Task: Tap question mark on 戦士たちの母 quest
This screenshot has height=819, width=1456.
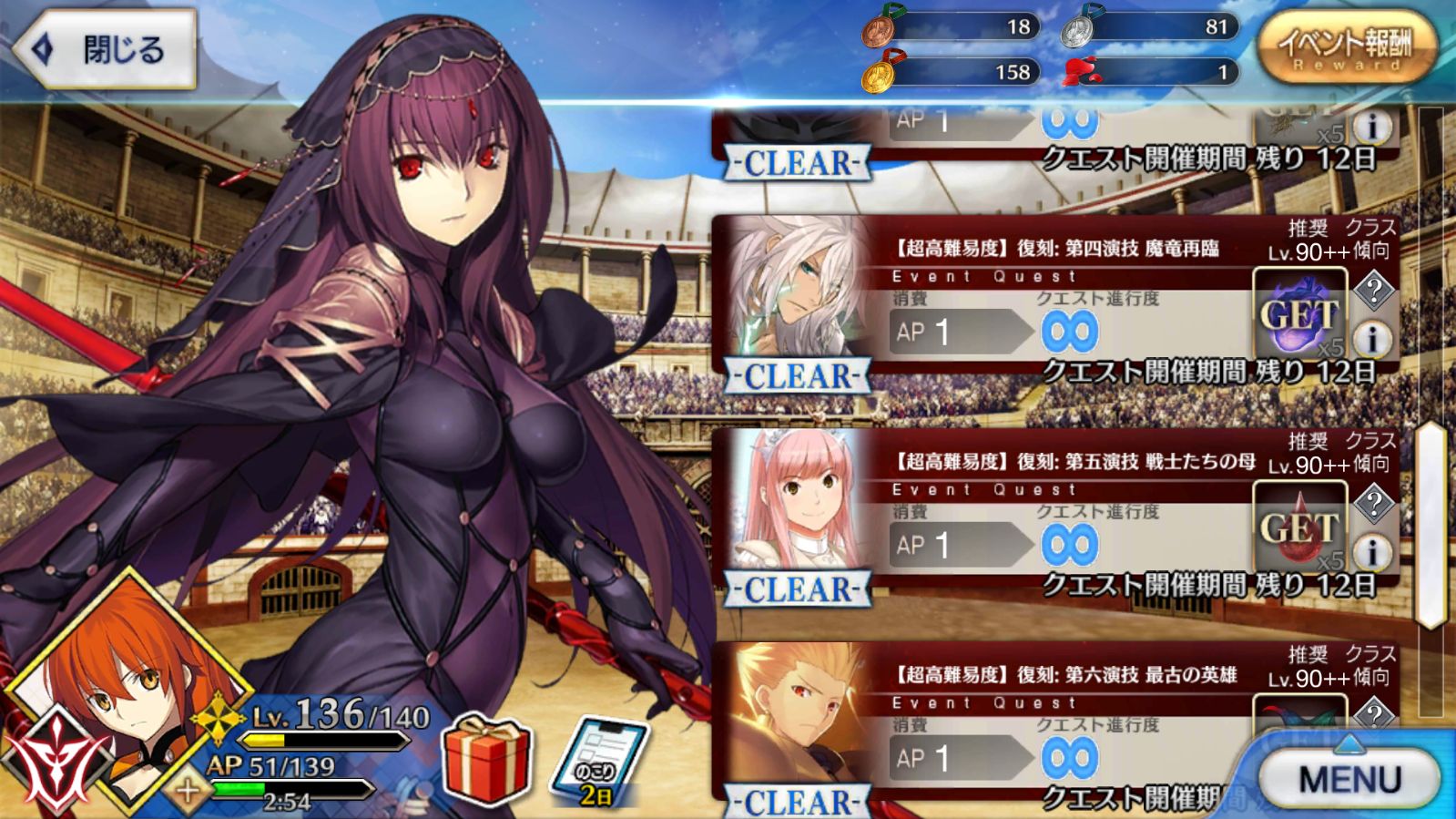Action: [x=1373, y=503]
